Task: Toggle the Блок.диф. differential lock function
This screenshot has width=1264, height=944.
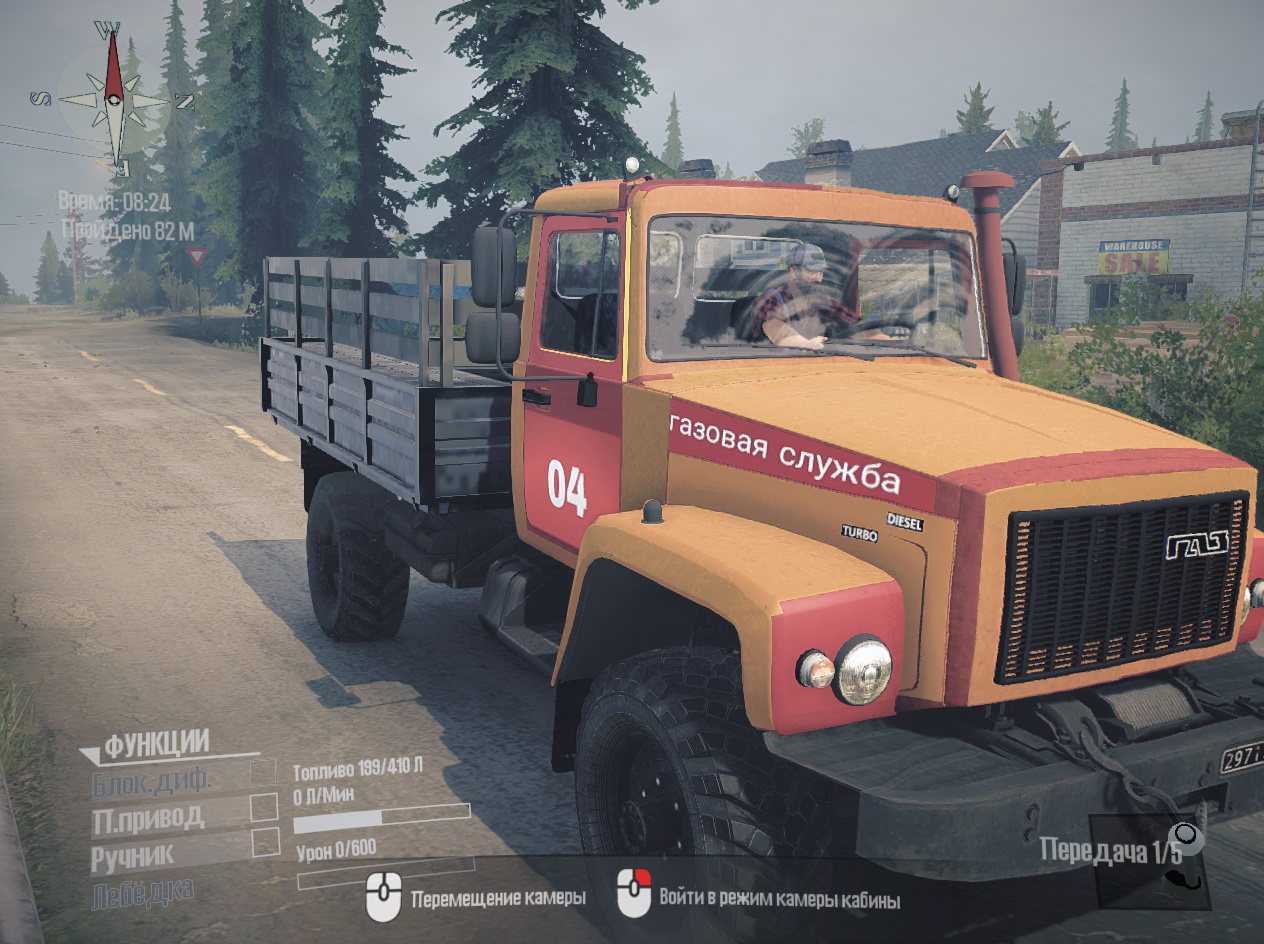Action: [264, 772]
